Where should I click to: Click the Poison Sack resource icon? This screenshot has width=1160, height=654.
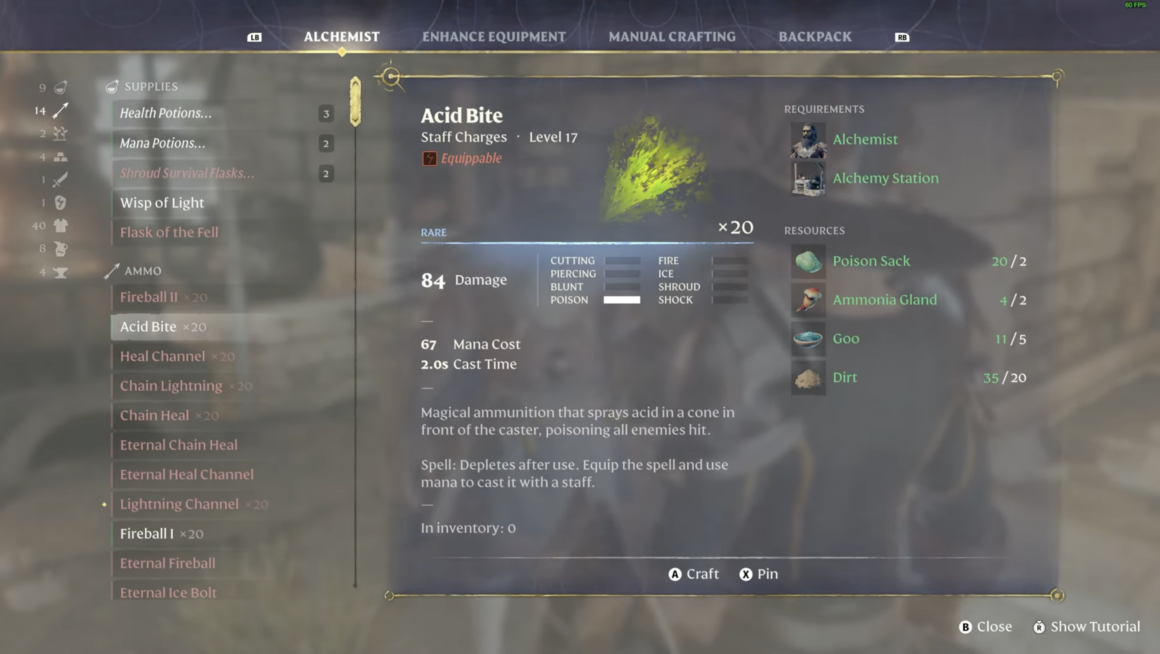pos(808,261)
